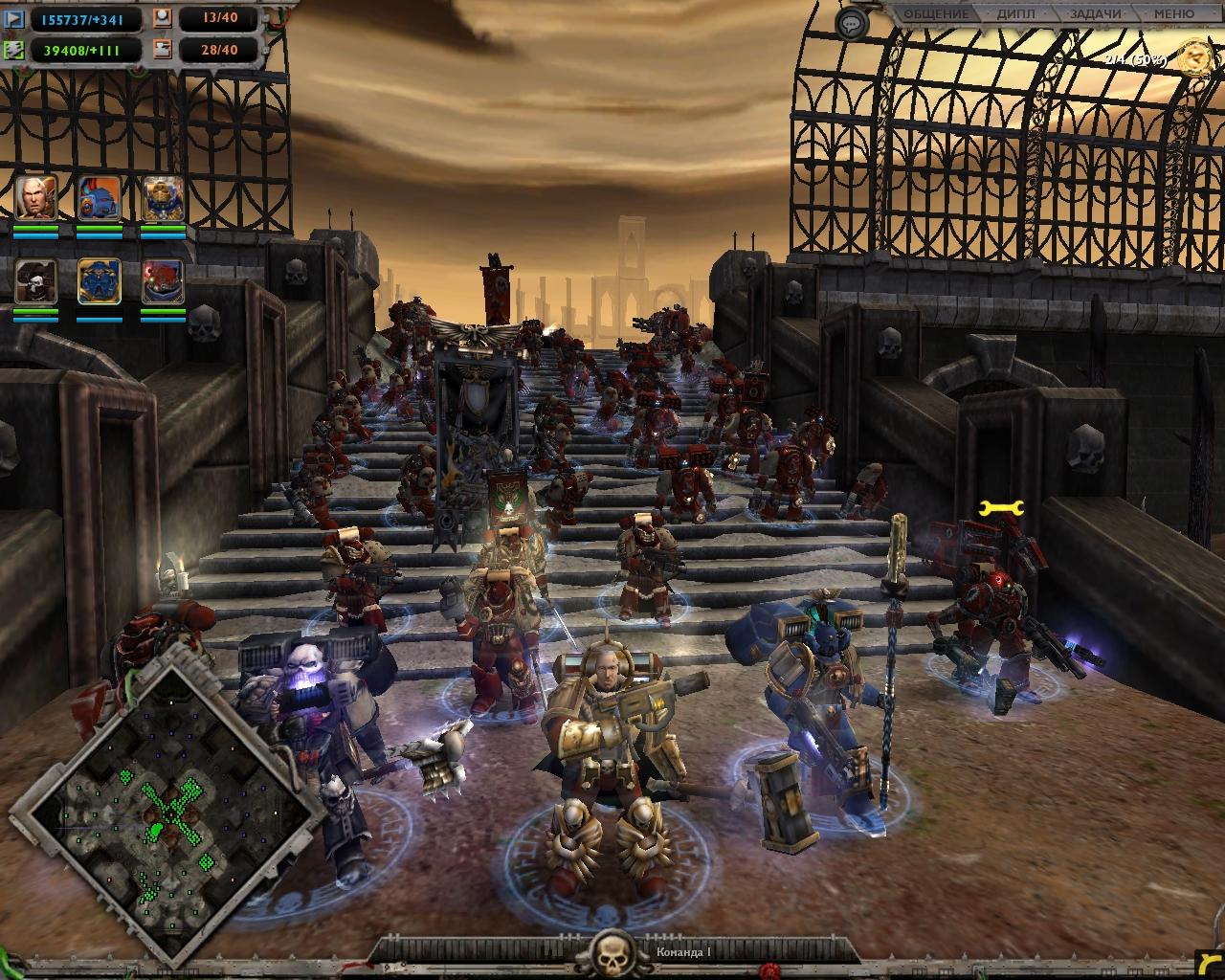Open the Дипл diplomacy tab
The width and height of the screenshot is (1225, 980).
tap(1014, 14)
